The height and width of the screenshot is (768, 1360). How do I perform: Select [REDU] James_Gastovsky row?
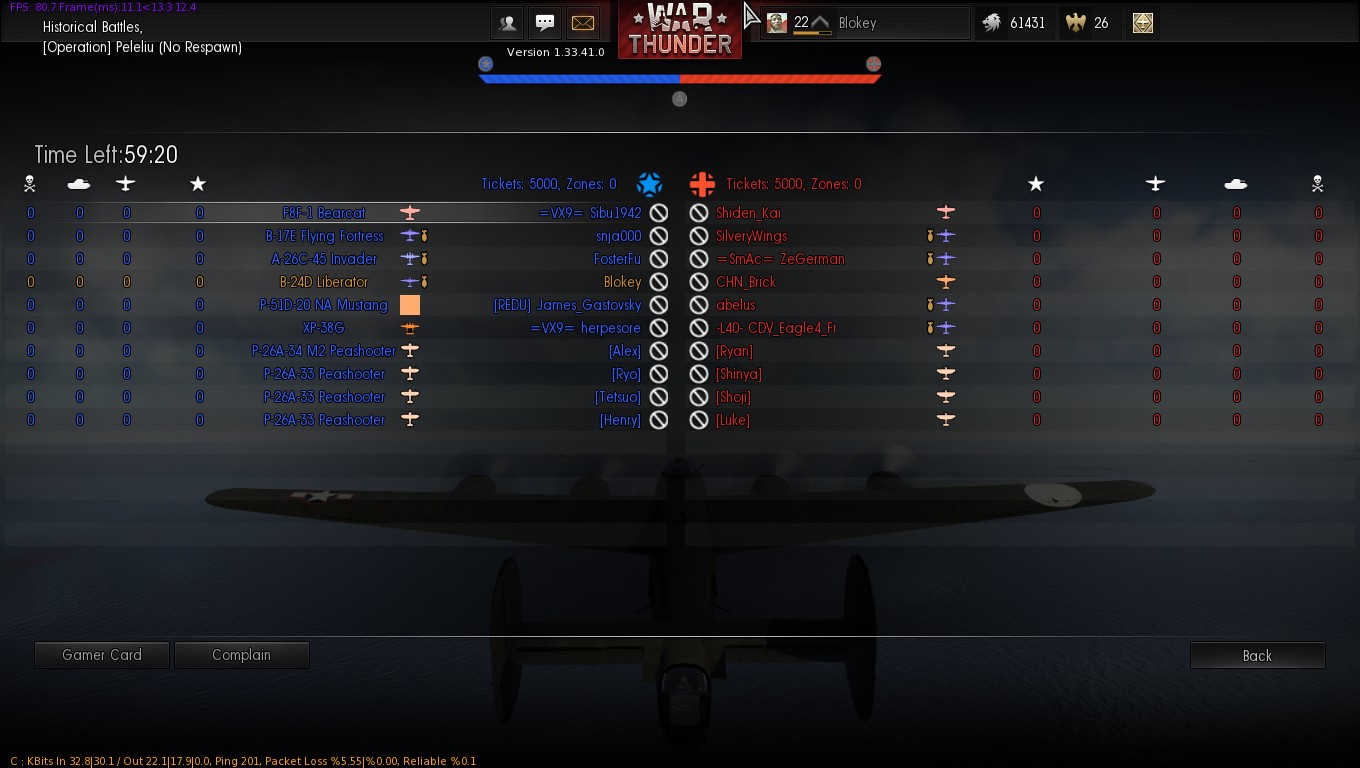click(567, 305)
